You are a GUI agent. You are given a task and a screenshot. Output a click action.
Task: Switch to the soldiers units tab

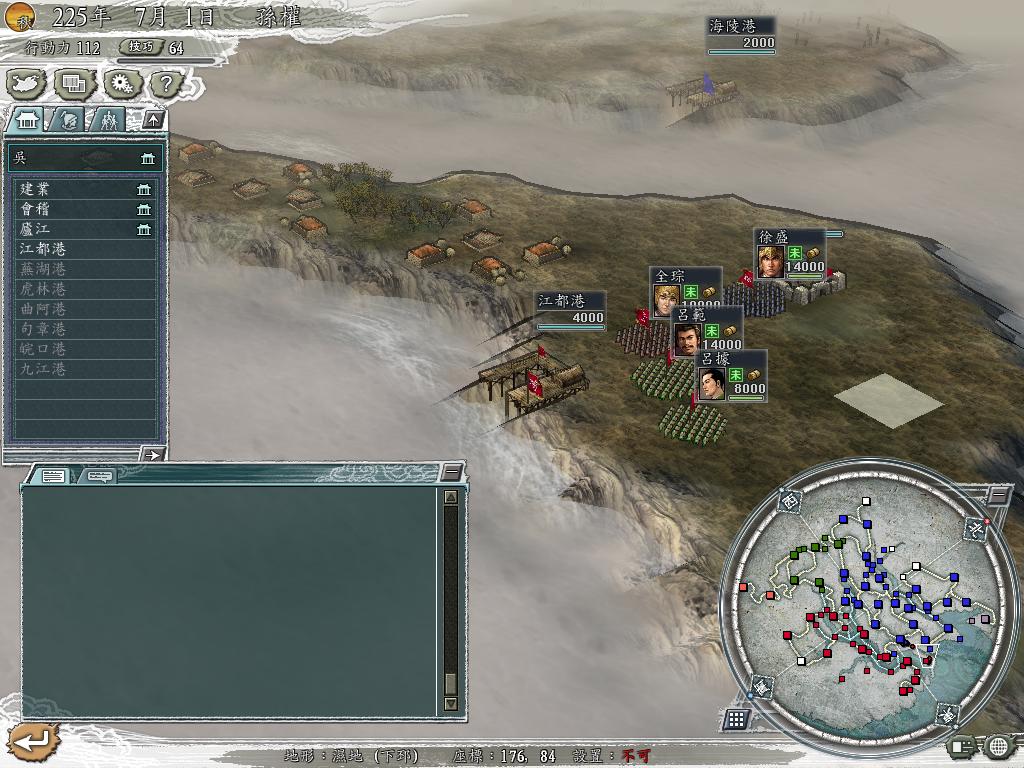(x=107, y=120)
